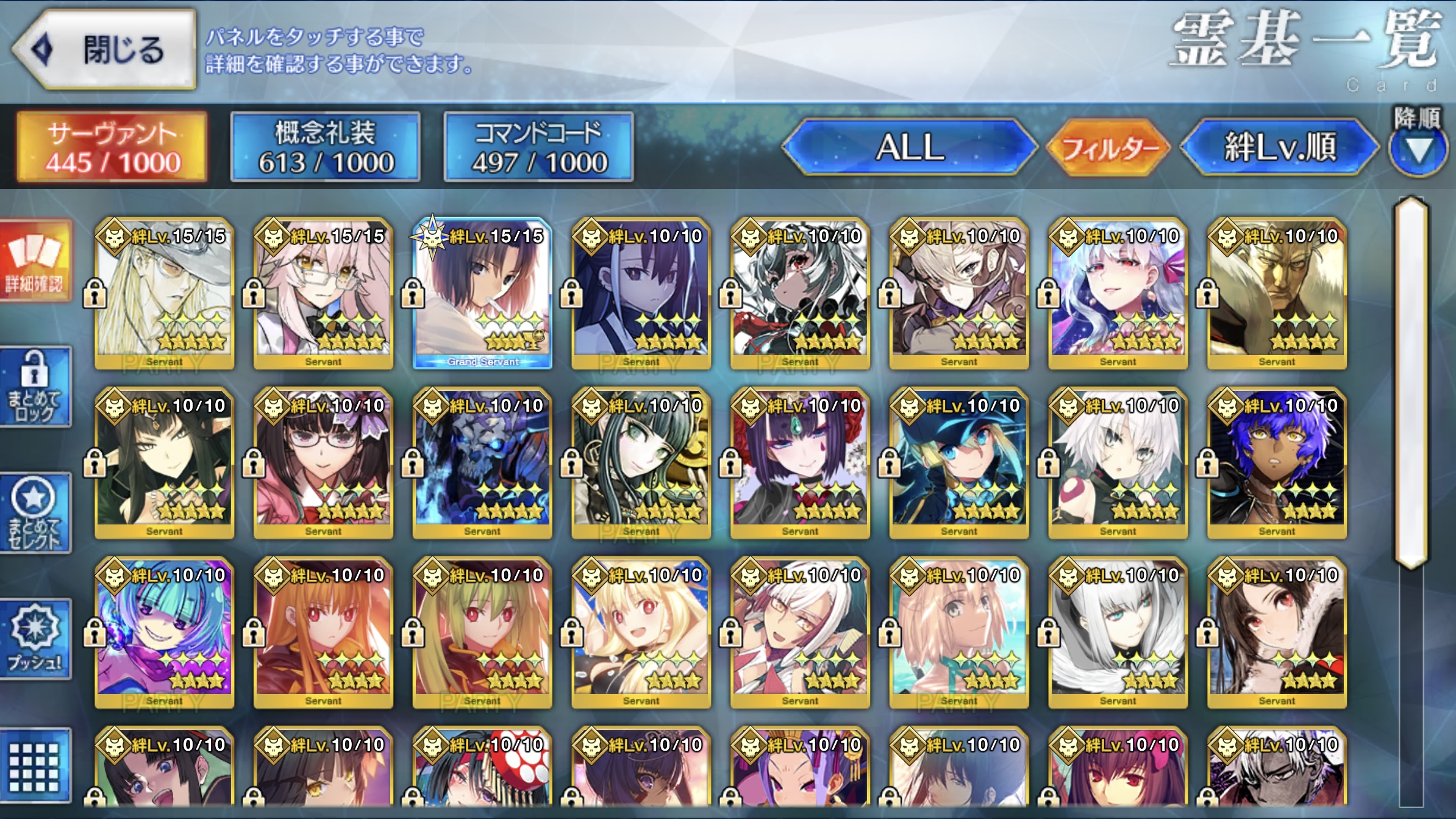This screenshot has width=1456, height=819.
Task: Select the ALL class filter
Action: [909, 147]
